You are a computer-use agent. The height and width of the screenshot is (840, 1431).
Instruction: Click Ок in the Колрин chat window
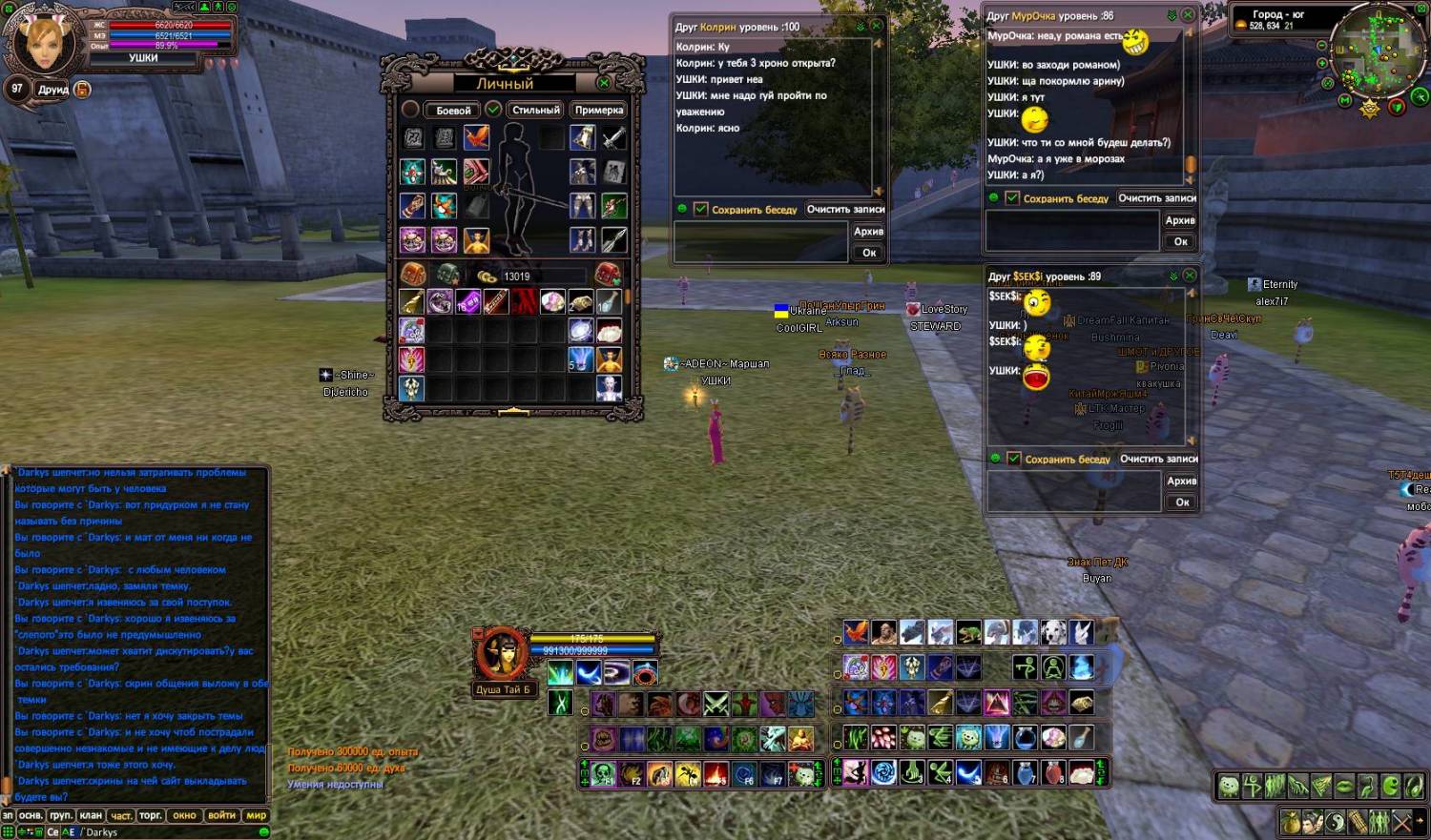tap(869, 253)
